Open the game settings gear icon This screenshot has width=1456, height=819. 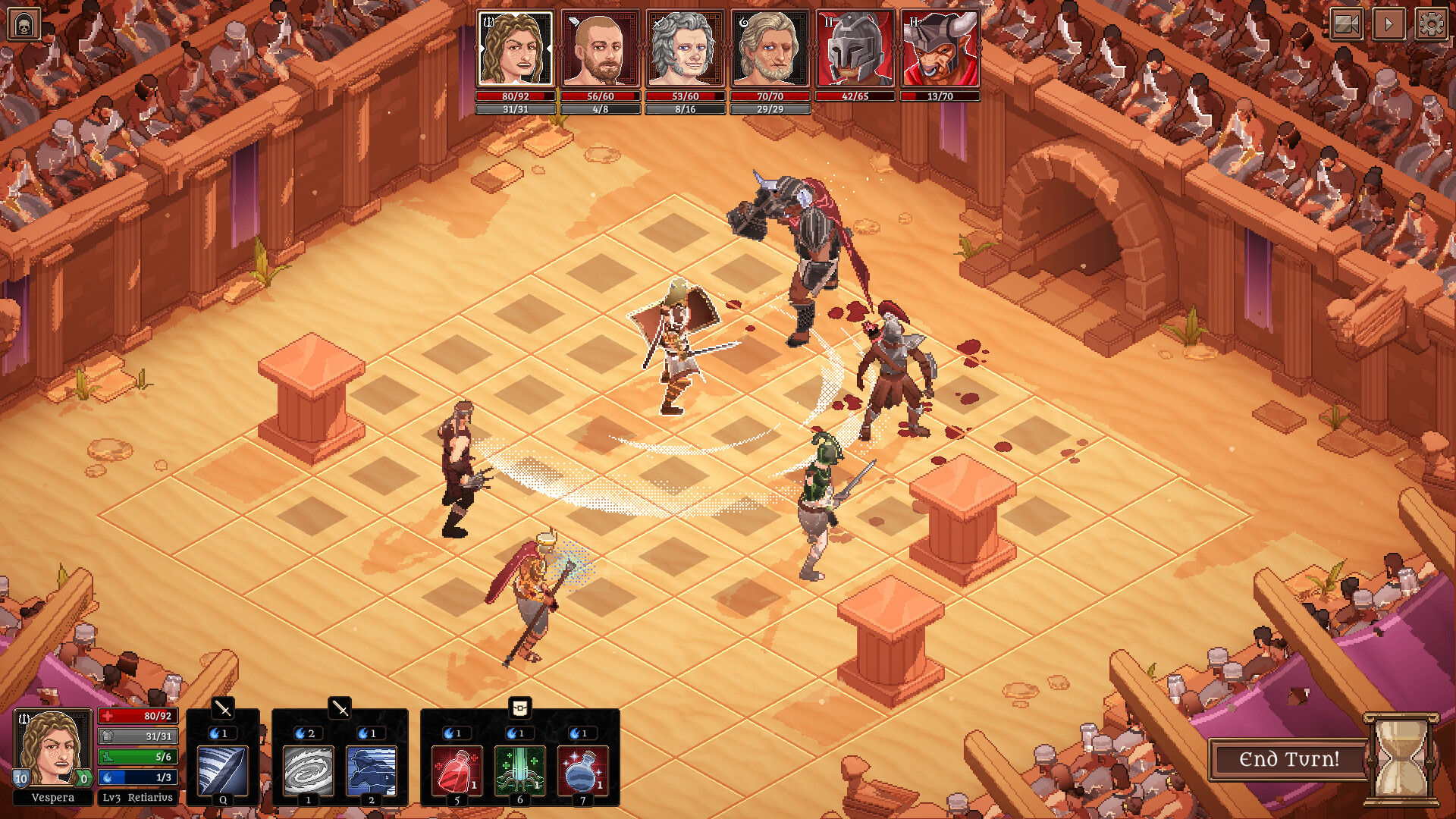1432,24
